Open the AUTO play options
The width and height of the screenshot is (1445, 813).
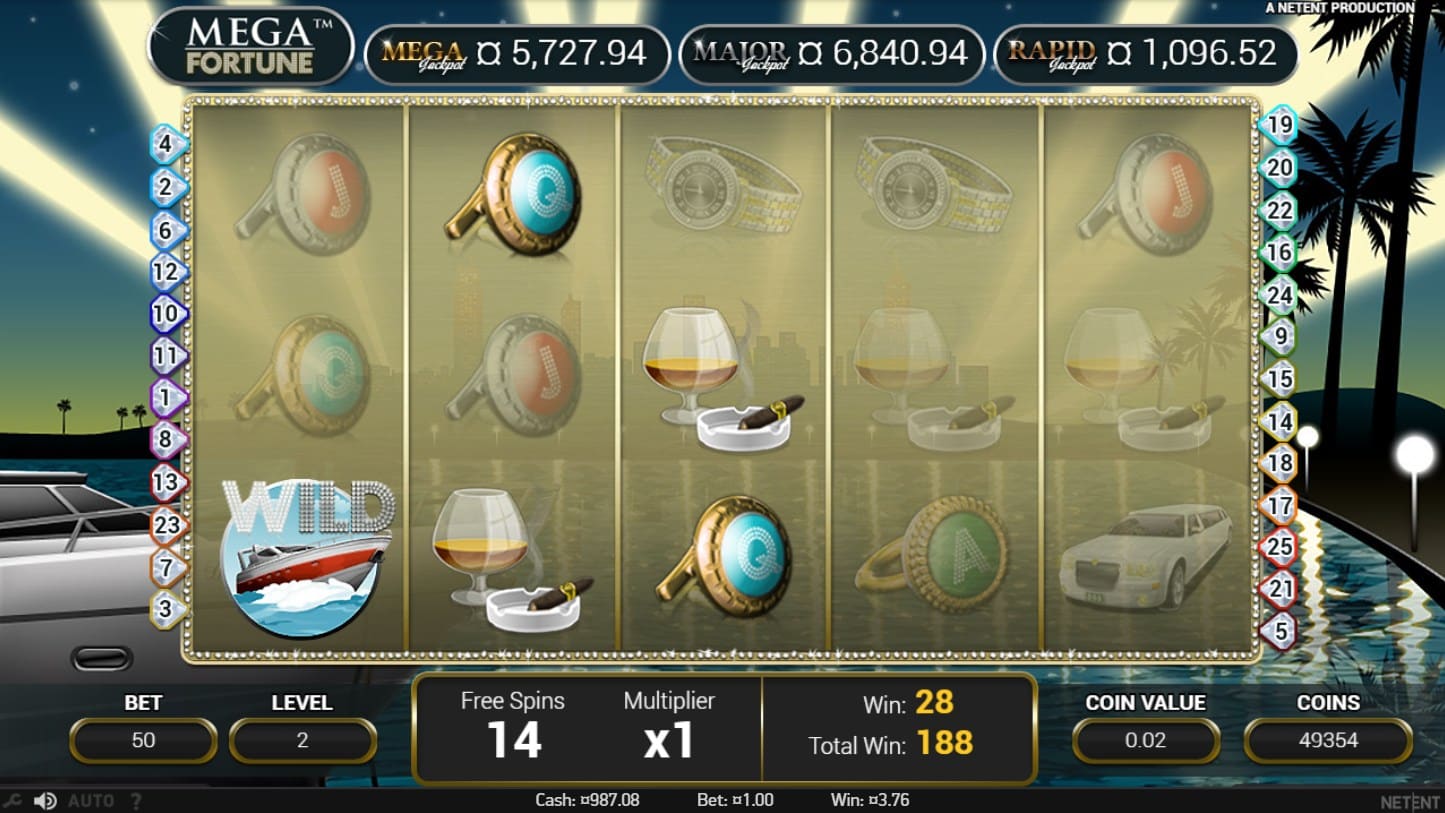pos(91,801)
